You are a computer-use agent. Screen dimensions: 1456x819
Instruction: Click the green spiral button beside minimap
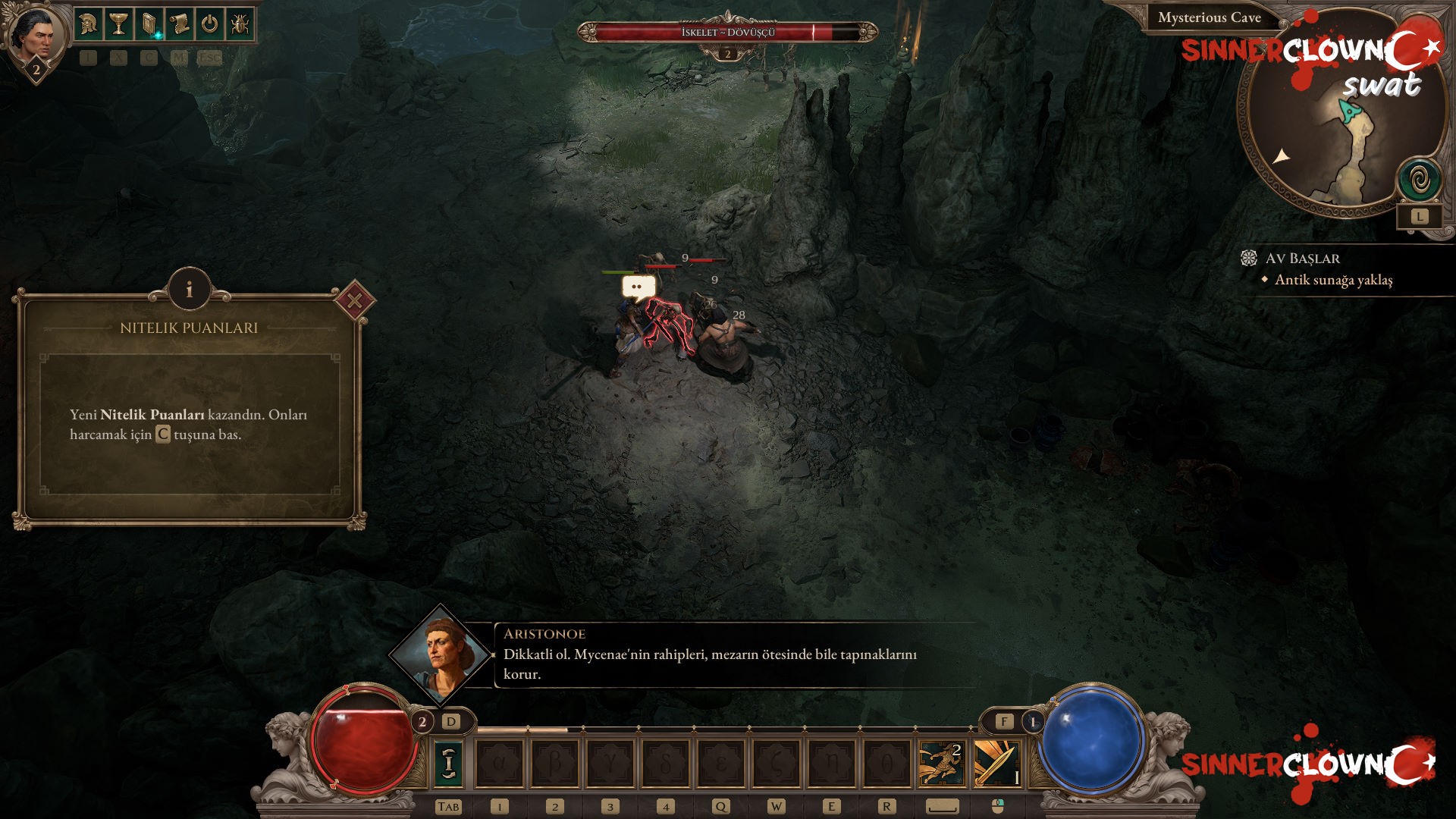coord(1420,181)
